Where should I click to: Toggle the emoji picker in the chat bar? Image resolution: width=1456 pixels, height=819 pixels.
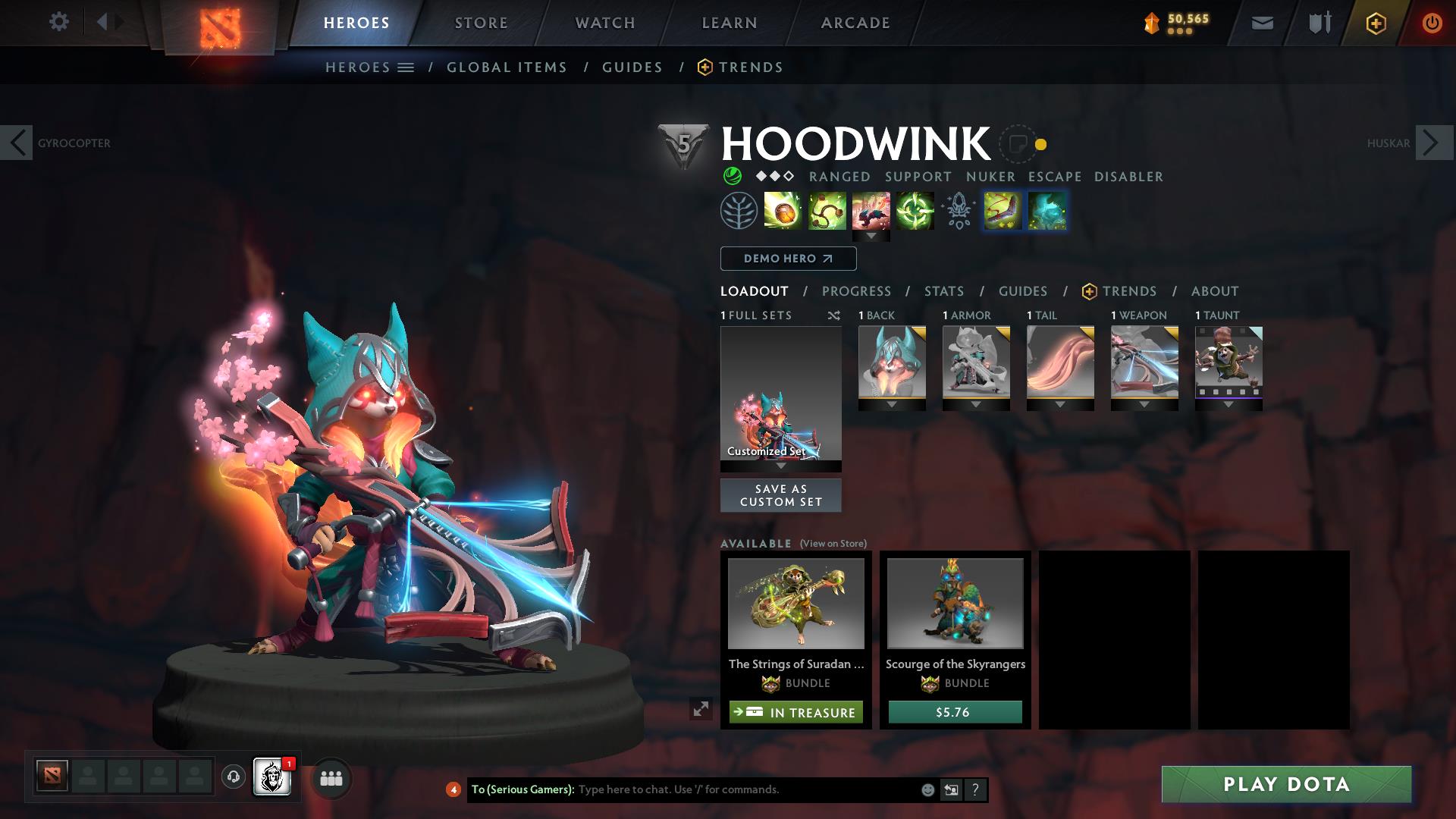(x=927, y=789)
